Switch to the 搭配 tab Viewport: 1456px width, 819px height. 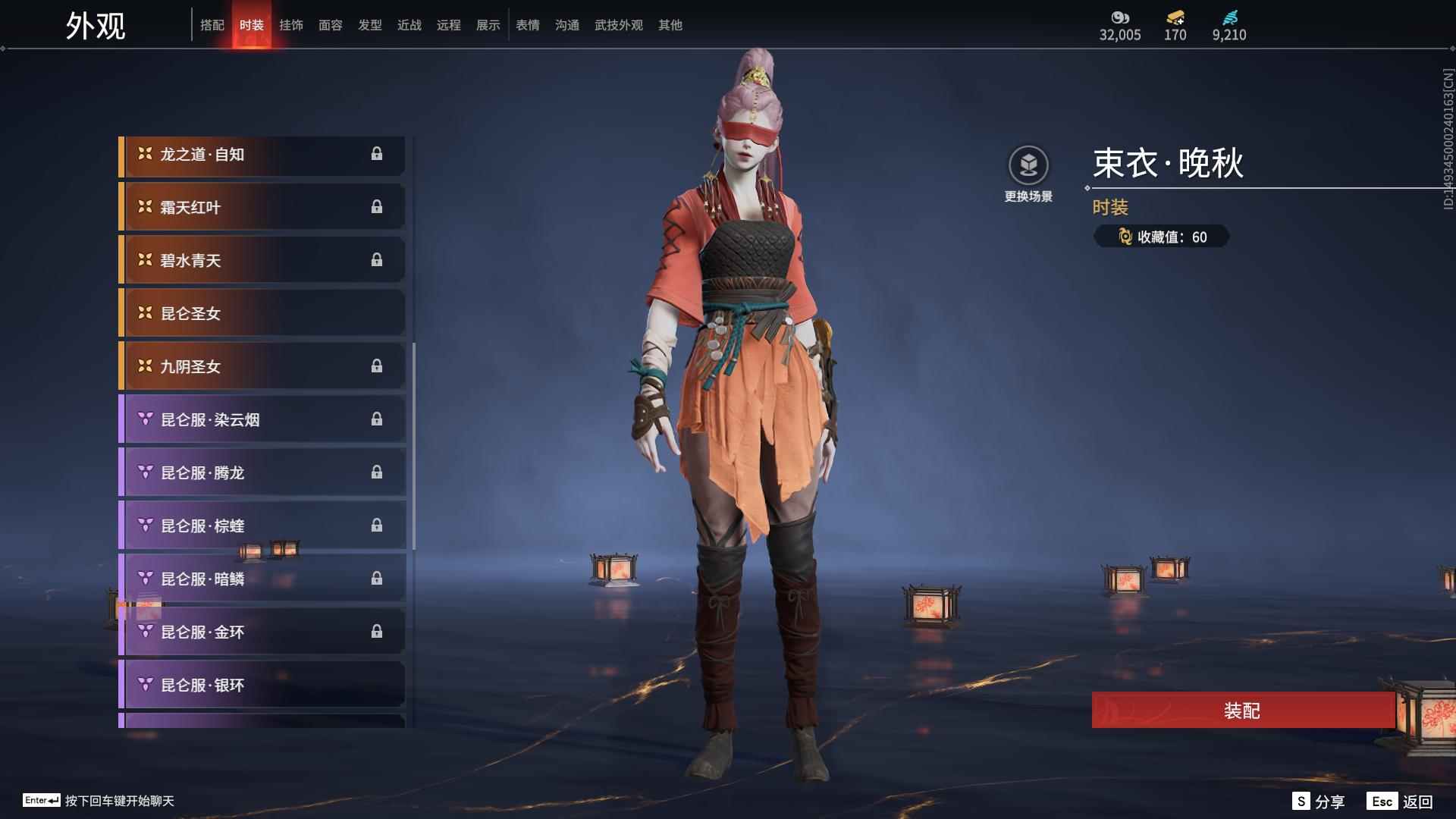(x=212, y=25)
